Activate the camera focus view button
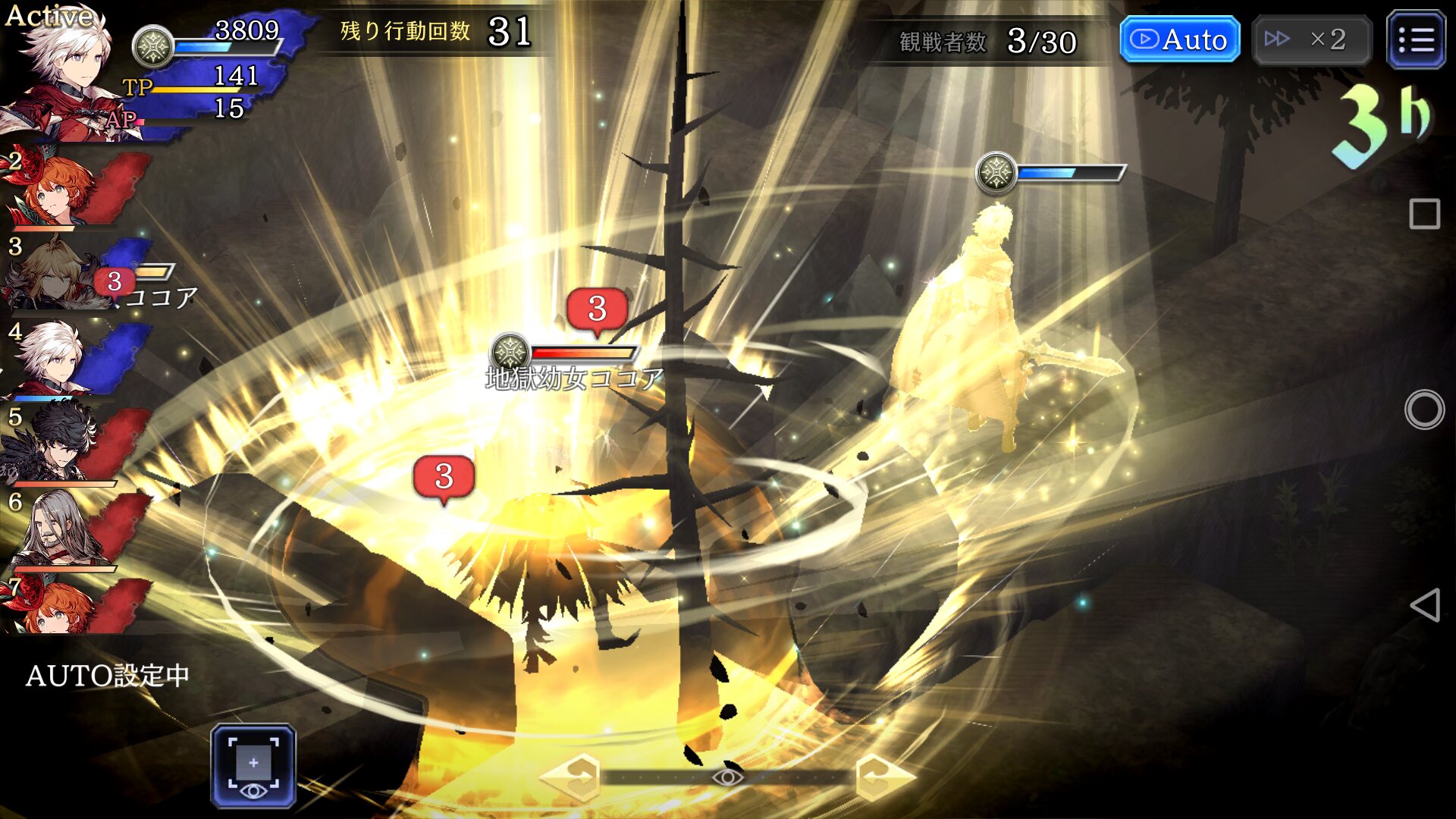The width and height of the screenshot is (1456, 819). tap(253, 765)
